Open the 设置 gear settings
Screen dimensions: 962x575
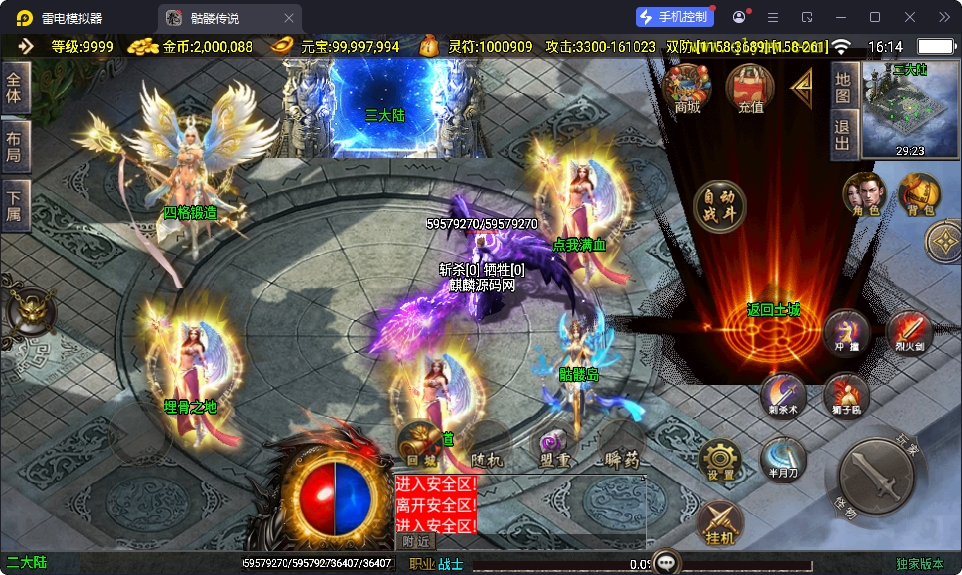click(720, 460)
